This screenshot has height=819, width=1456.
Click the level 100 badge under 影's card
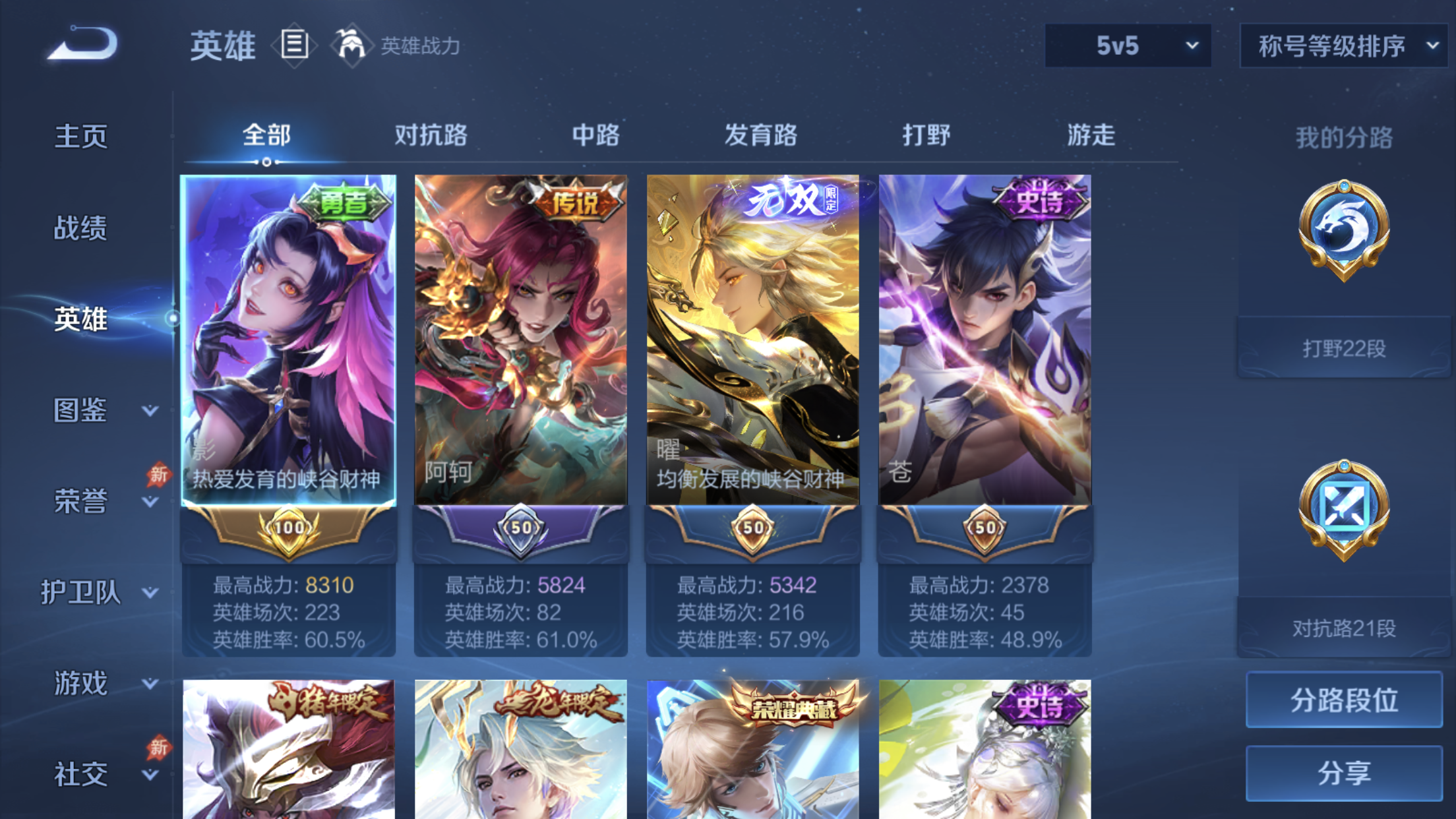point(288,528)
